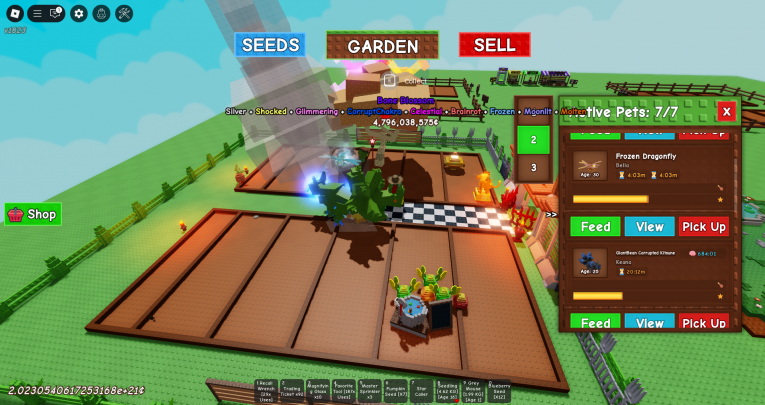Go to the SELL area
The height and width of the screenshot is (405, 765).
click(x=494, y=45)
